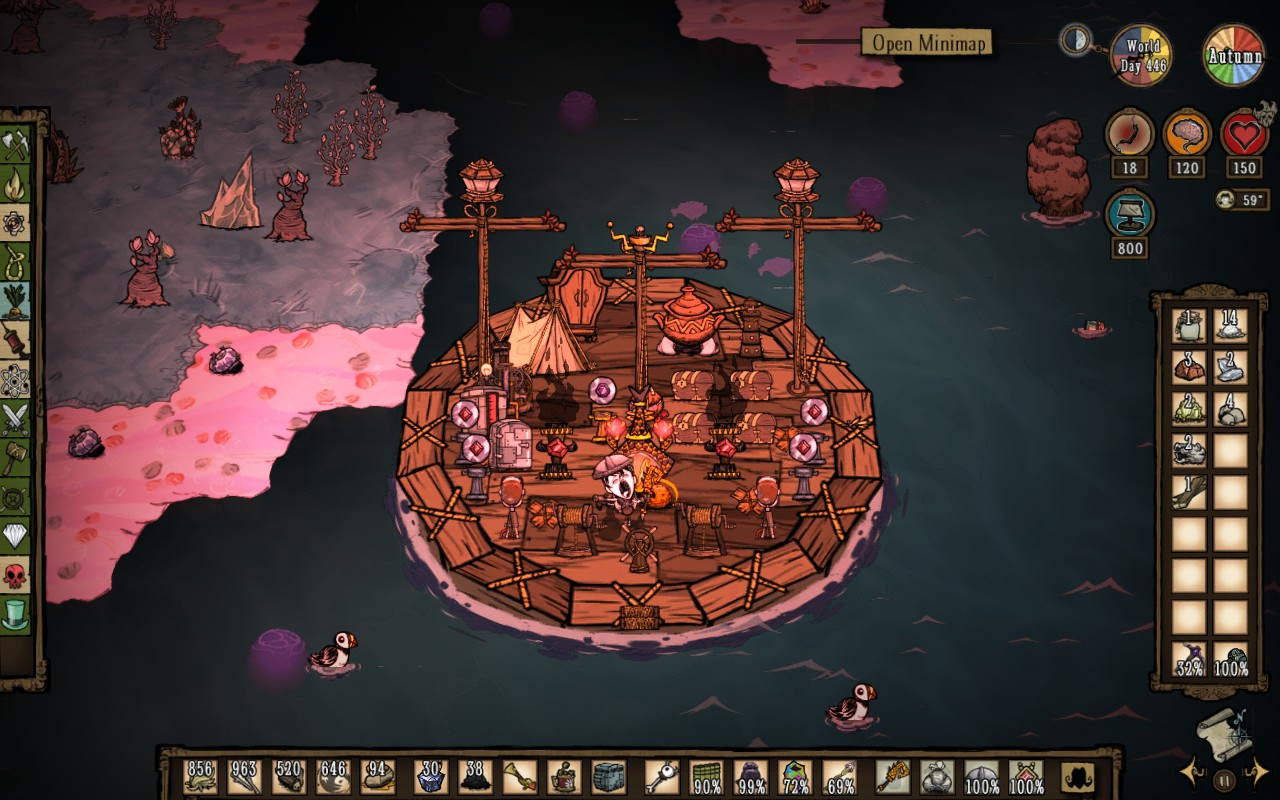Select the rope knot Survival tab
Screen dimensions: 1280x800
[16, 262]
